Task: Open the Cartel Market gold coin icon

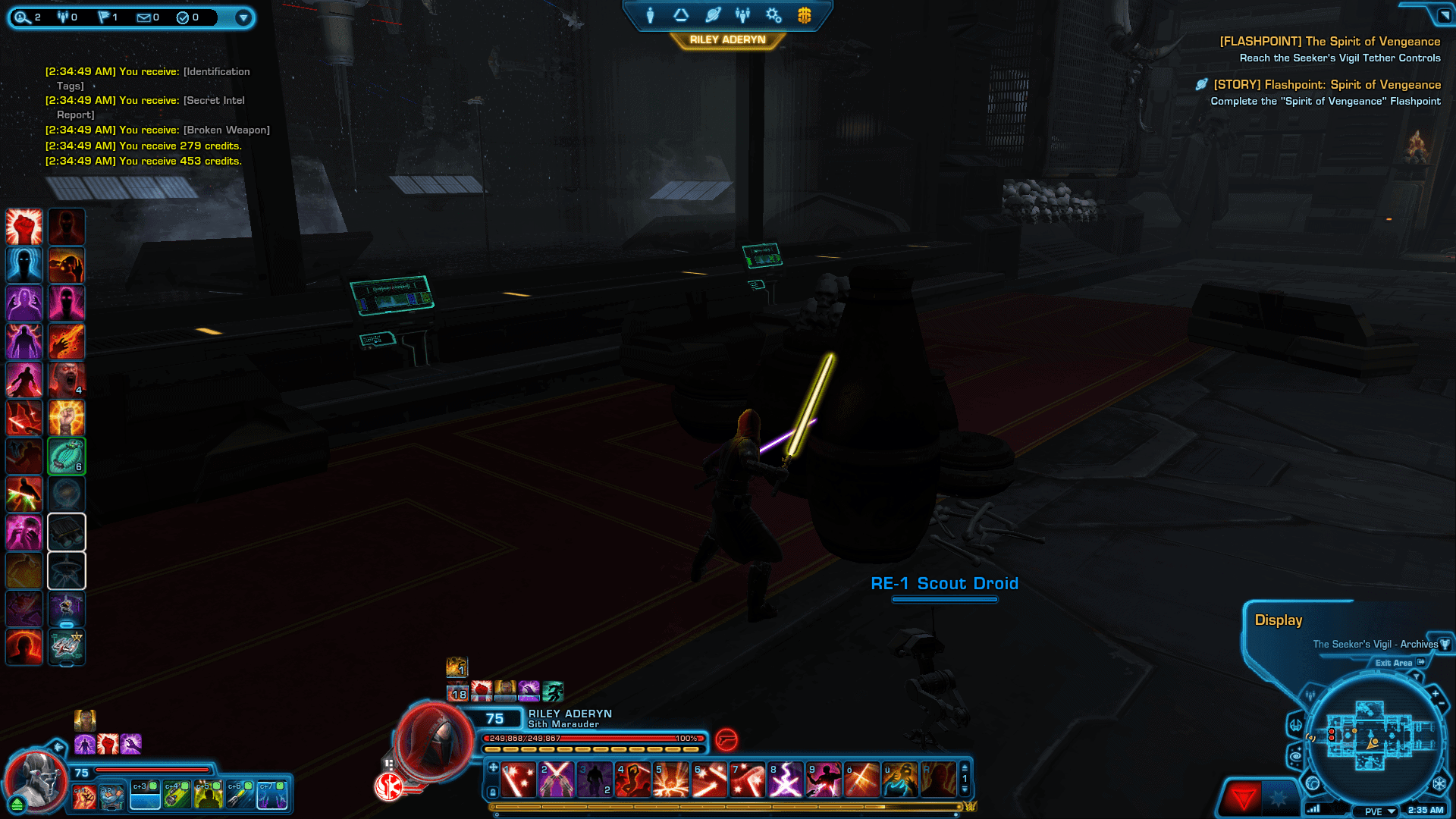Action: (x=804, y=14)
